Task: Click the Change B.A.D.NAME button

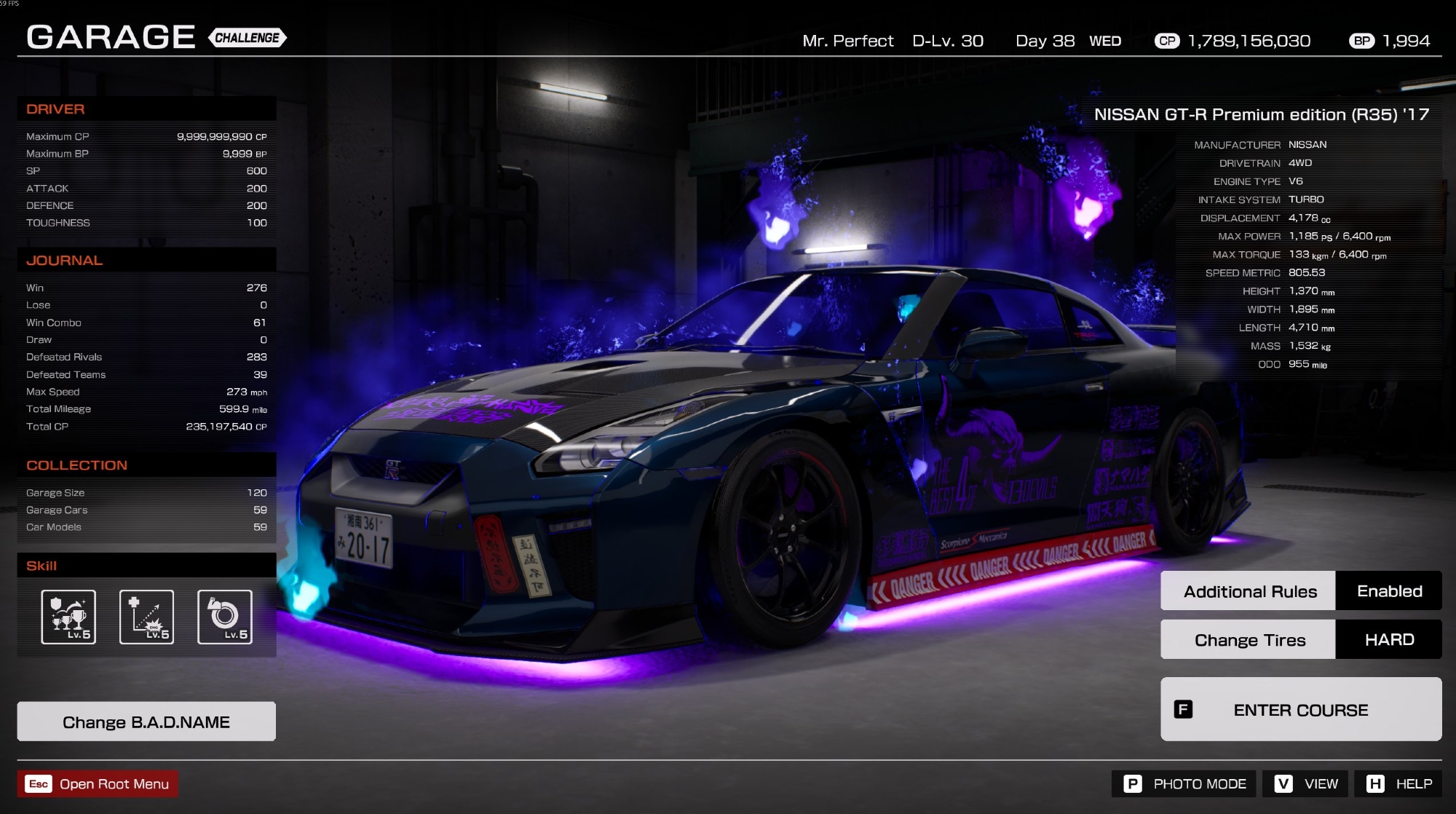Action: pos(146,722)
